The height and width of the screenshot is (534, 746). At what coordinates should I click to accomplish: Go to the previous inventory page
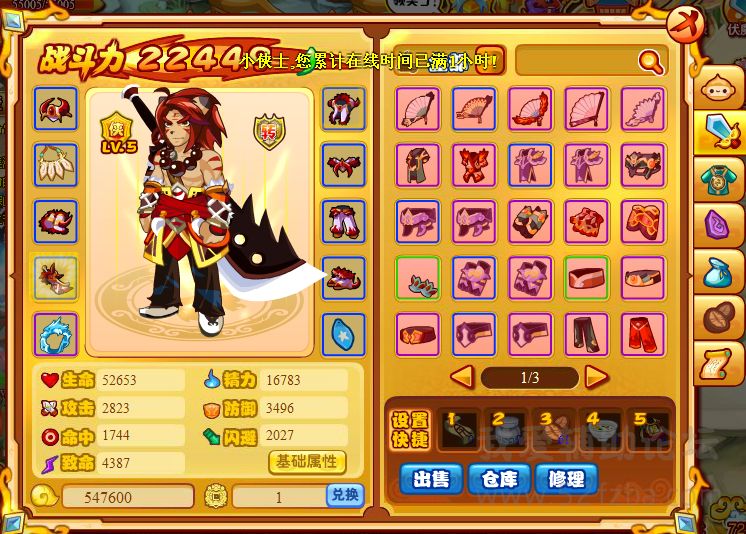pos(461,377)
